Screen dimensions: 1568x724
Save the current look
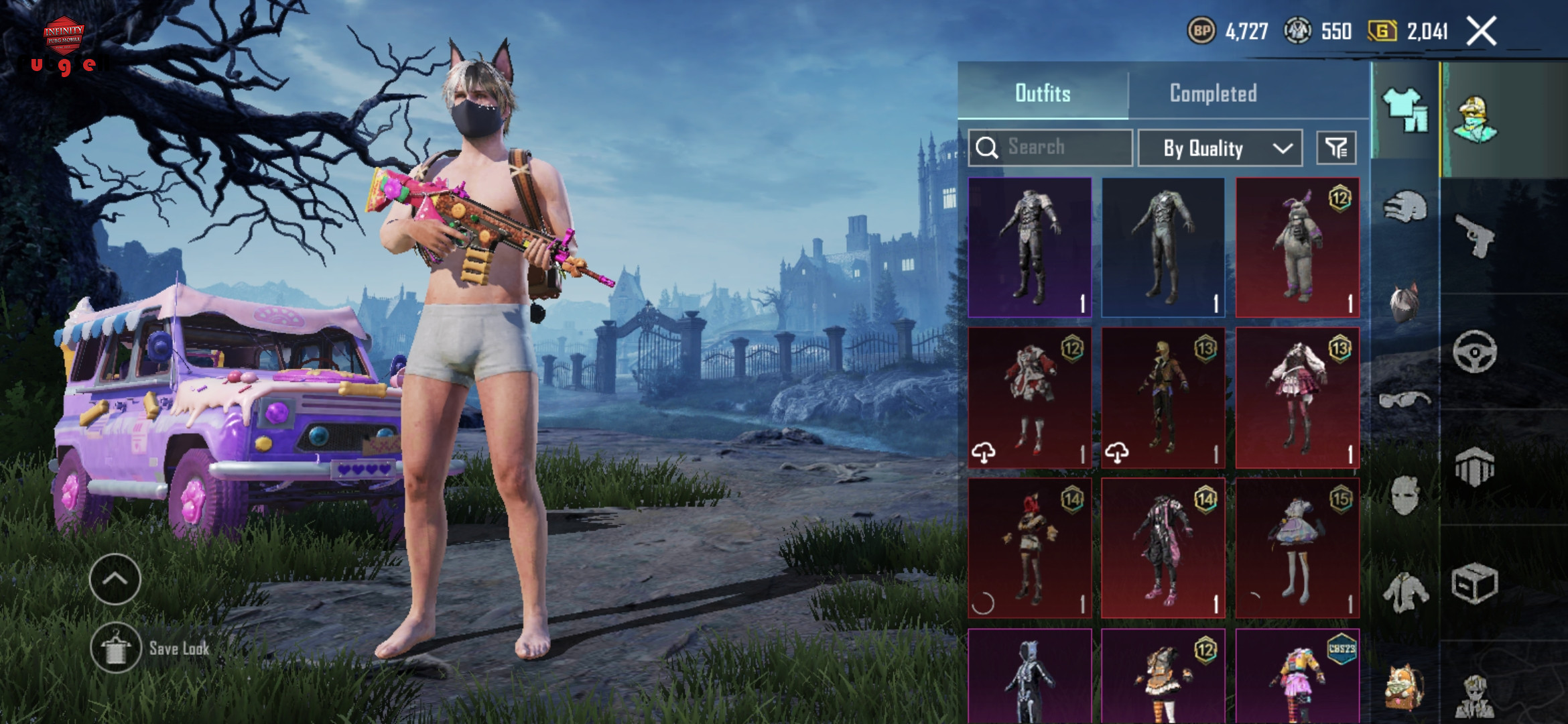point(117,648)
